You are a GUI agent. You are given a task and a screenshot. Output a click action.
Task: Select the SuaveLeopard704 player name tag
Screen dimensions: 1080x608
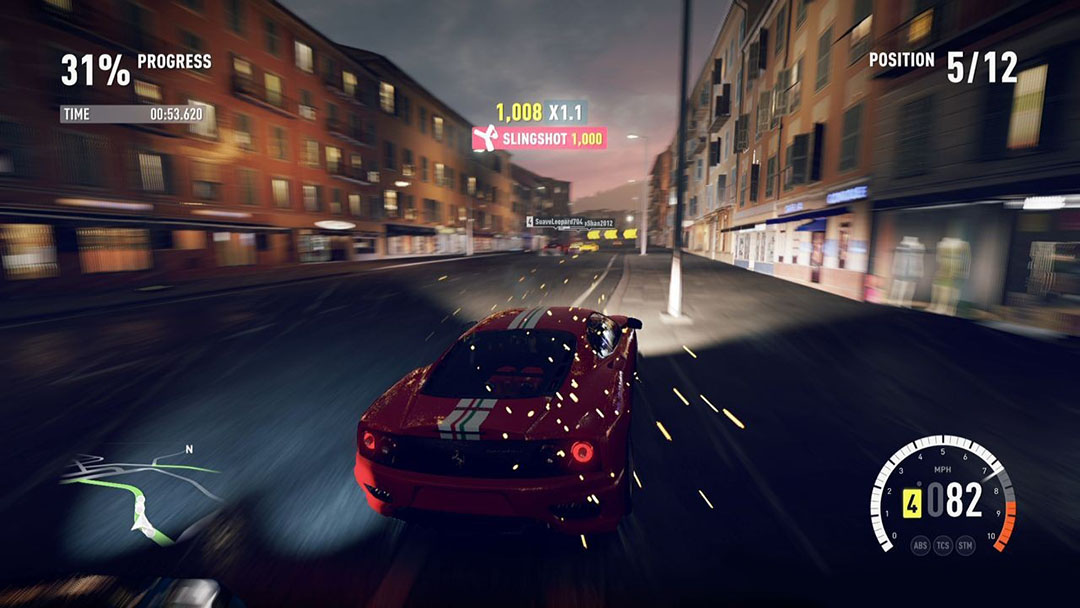557,222
